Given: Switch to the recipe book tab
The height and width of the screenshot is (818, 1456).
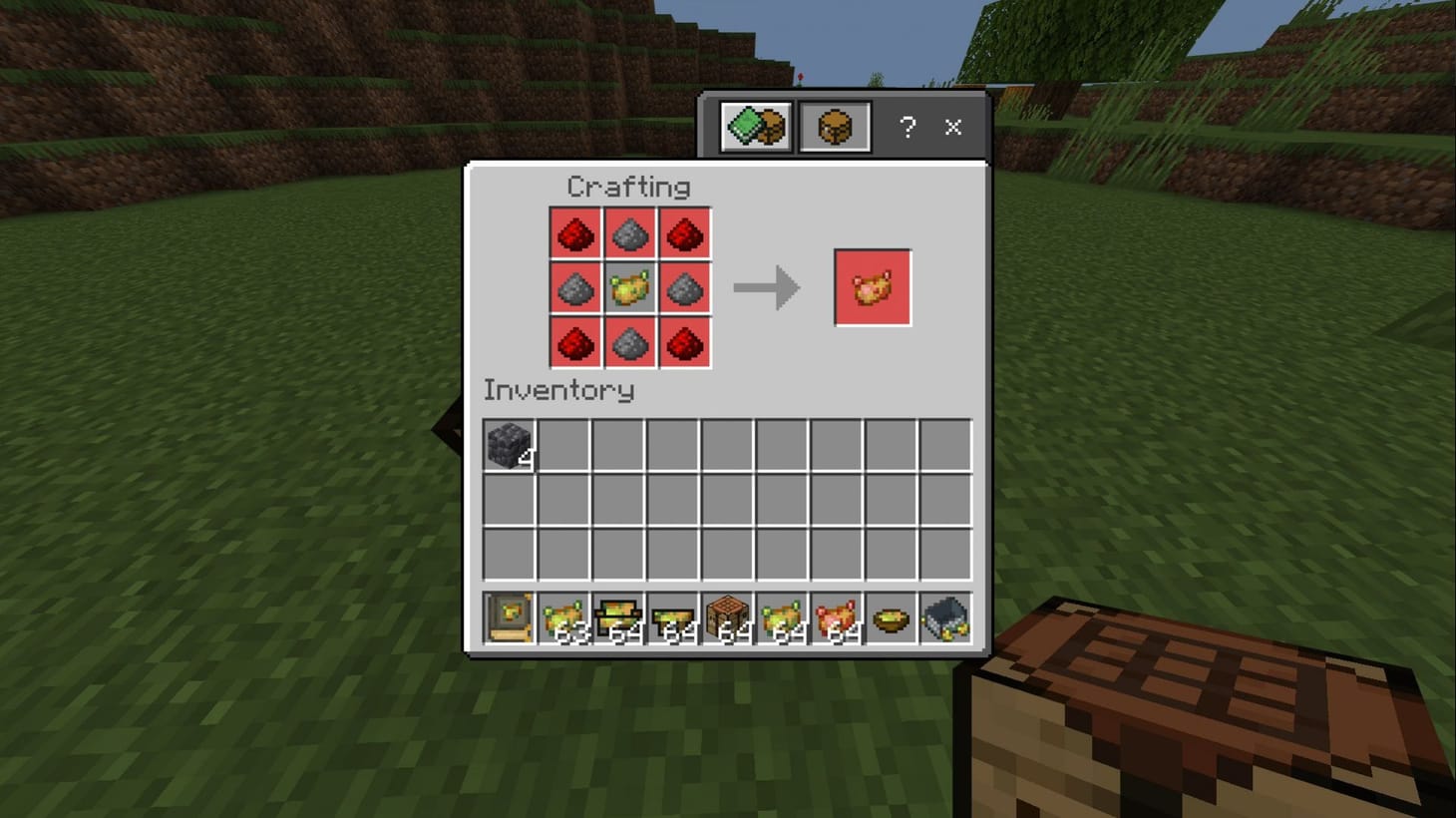Looking at the screenshot, I should click(754, 126).
